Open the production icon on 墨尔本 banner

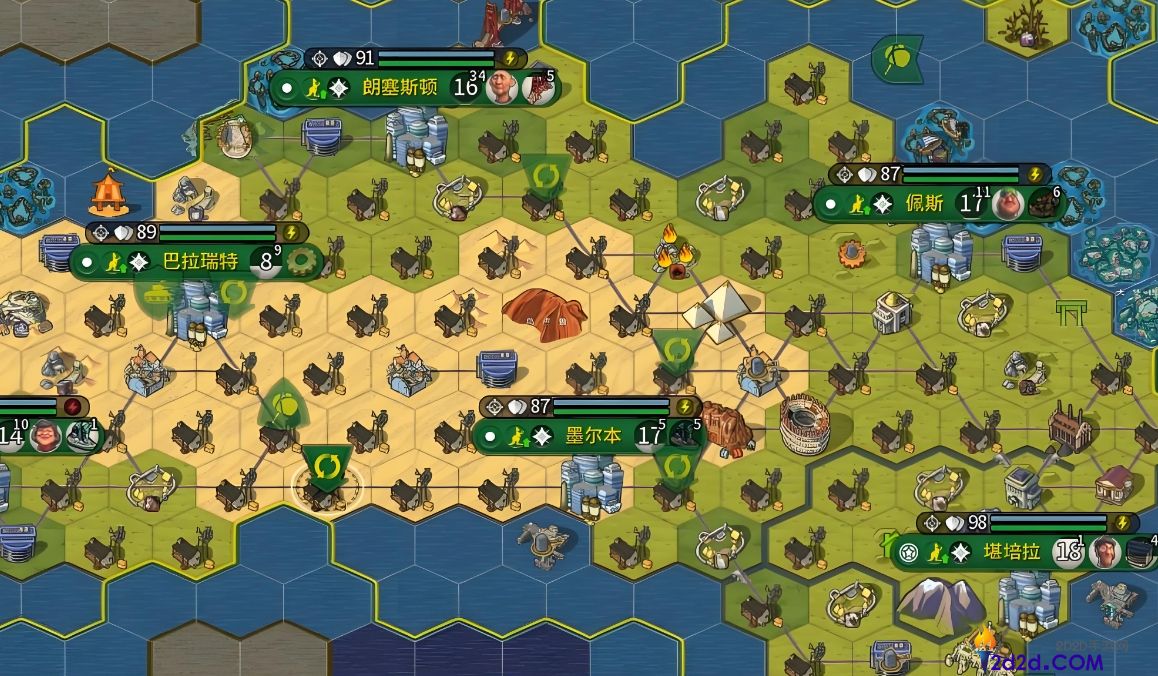click(684, 436)
